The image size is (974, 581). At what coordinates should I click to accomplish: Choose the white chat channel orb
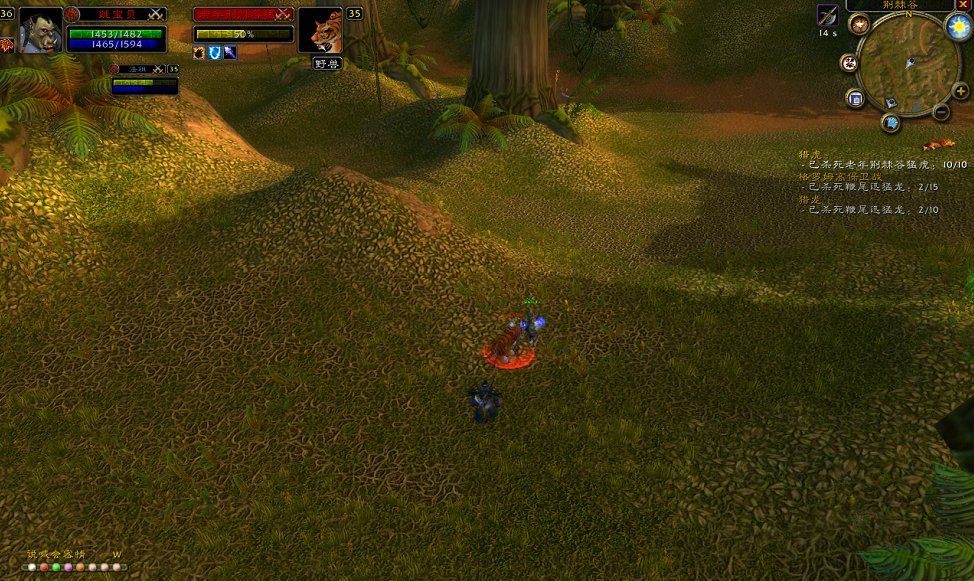click(32, 567)
